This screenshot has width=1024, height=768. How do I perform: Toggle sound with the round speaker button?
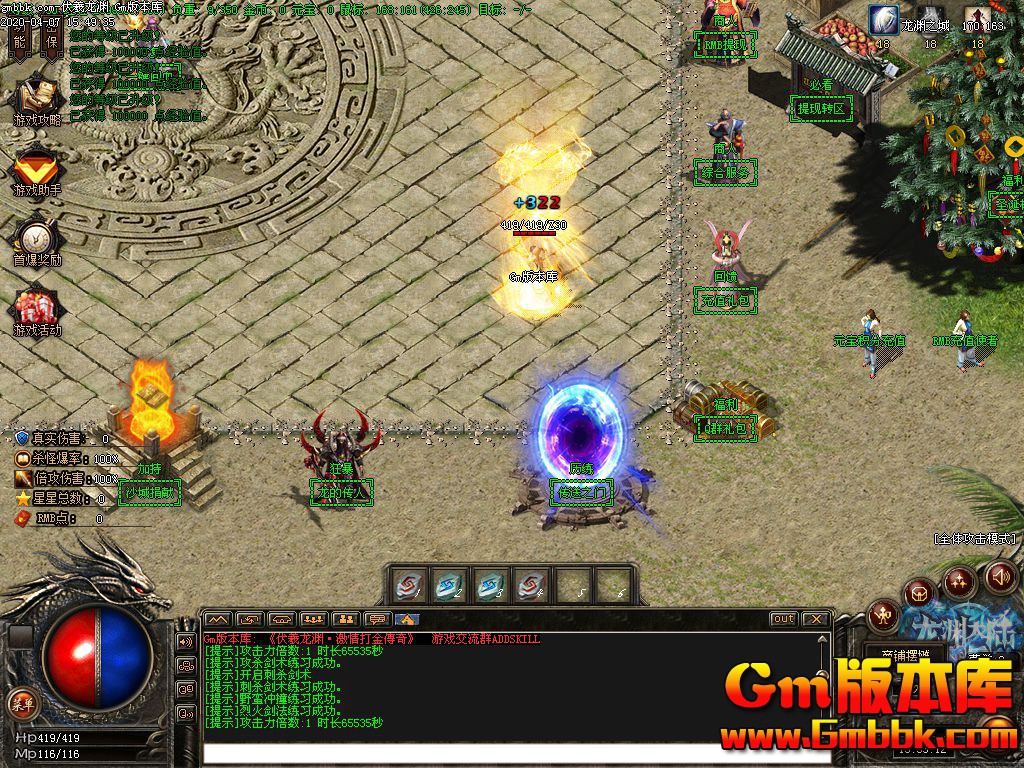(1001, 576)
